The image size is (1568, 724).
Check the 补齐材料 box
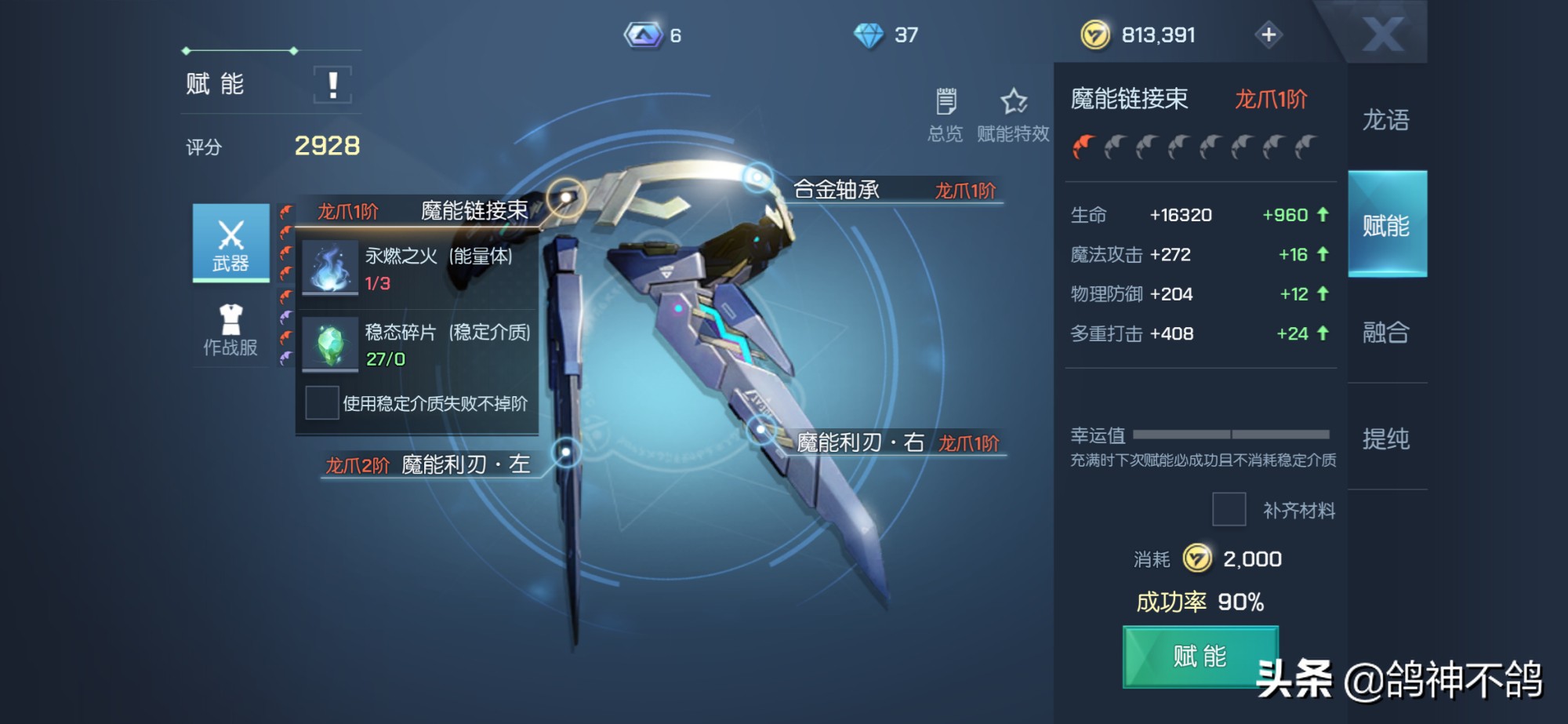click(1231, 510)
